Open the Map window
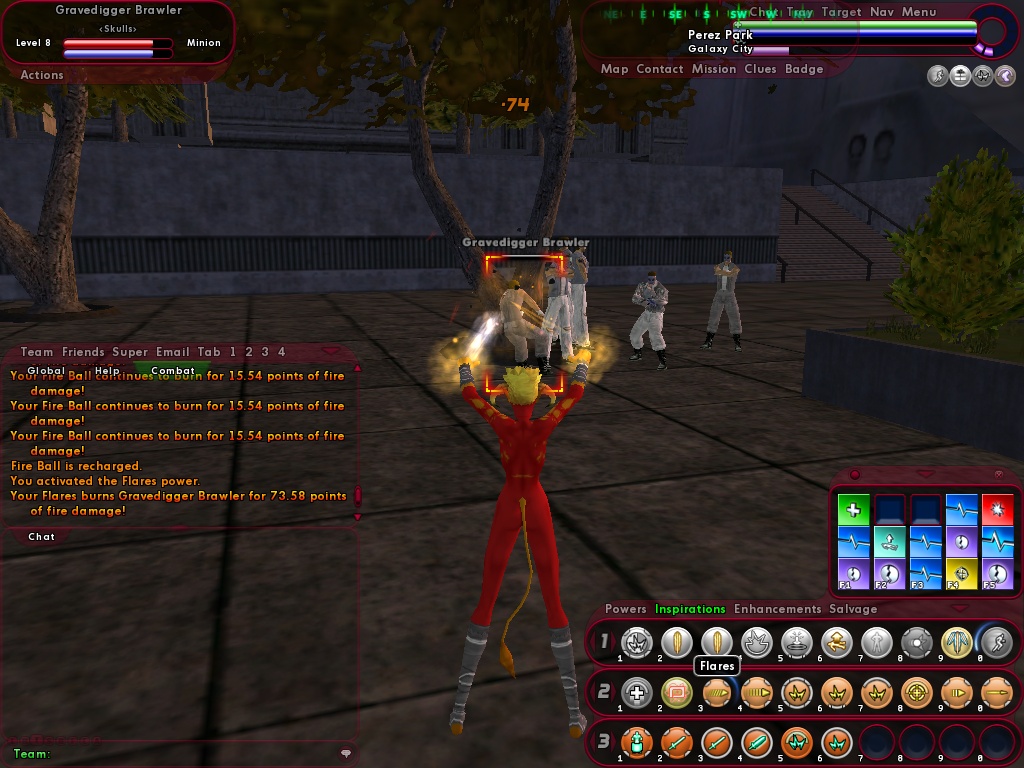 [614, 69]
